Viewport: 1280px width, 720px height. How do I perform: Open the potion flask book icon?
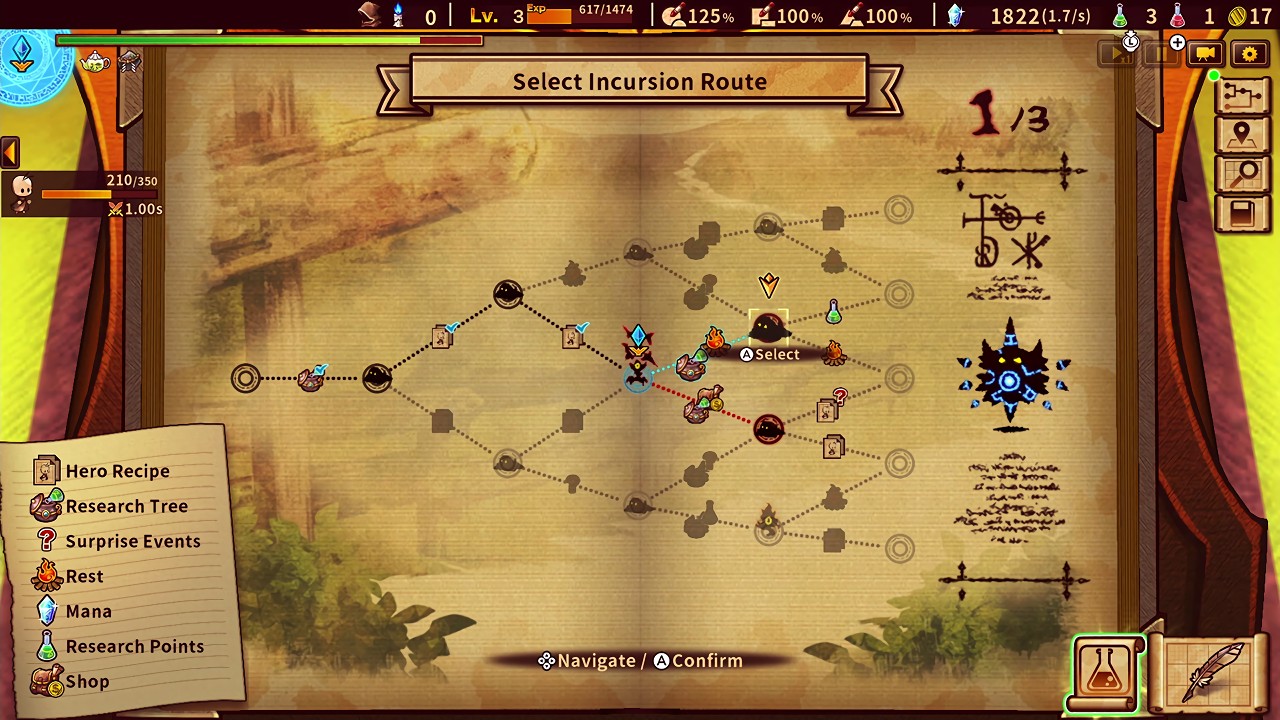click(x=1107, y=668)
